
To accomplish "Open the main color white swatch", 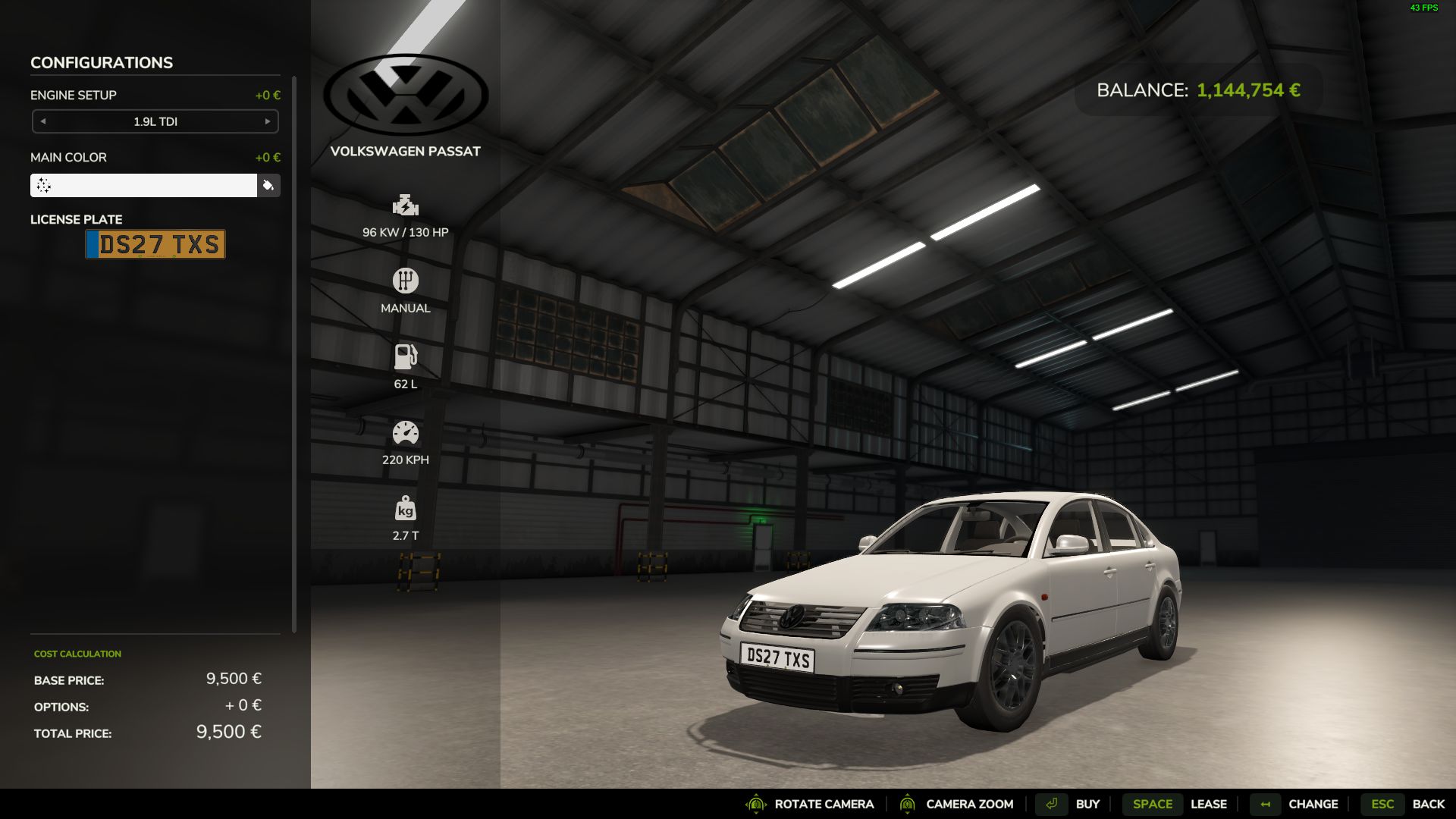I will click(x=143, y=186).
